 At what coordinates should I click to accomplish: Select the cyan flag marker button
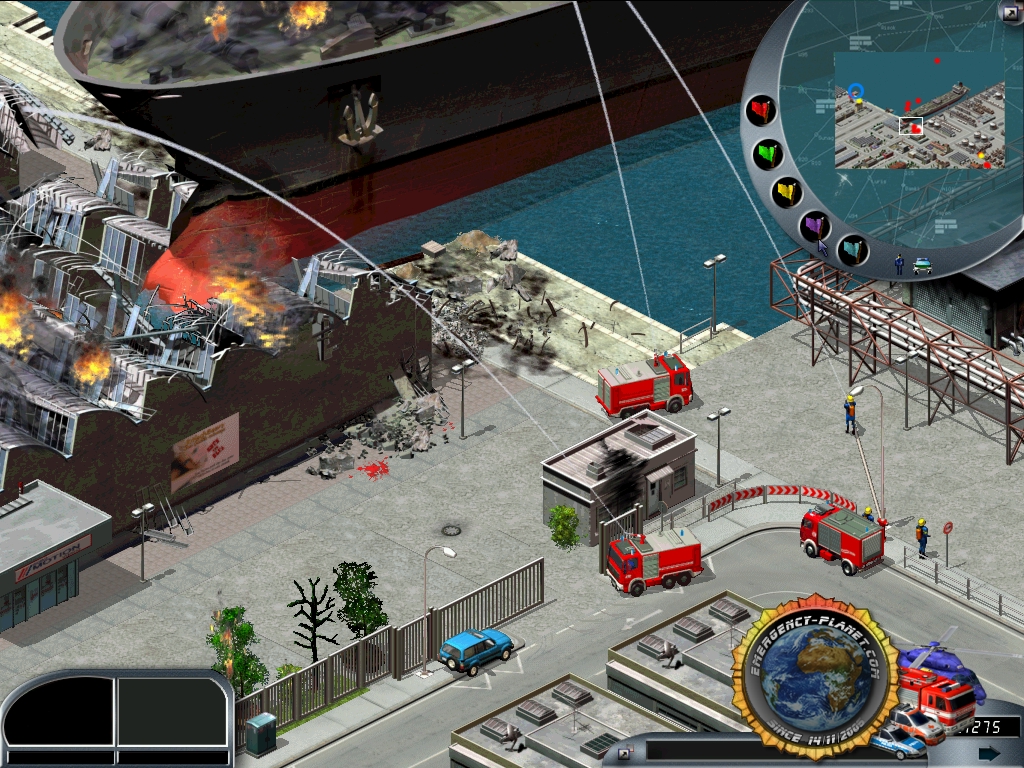[853, 249]
